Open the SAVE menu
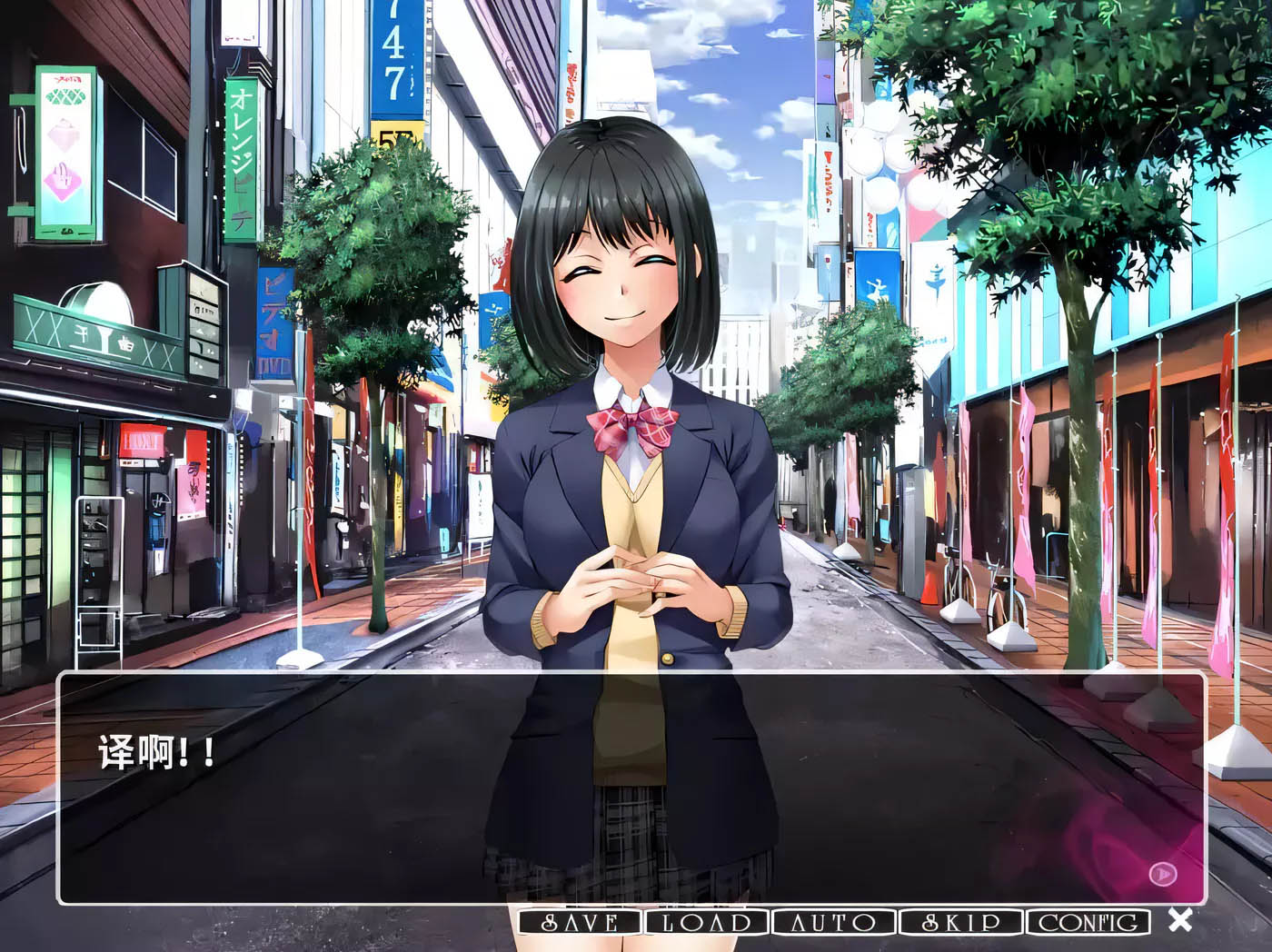Screen dimensions: 1272x952 [x=581, y=923]
